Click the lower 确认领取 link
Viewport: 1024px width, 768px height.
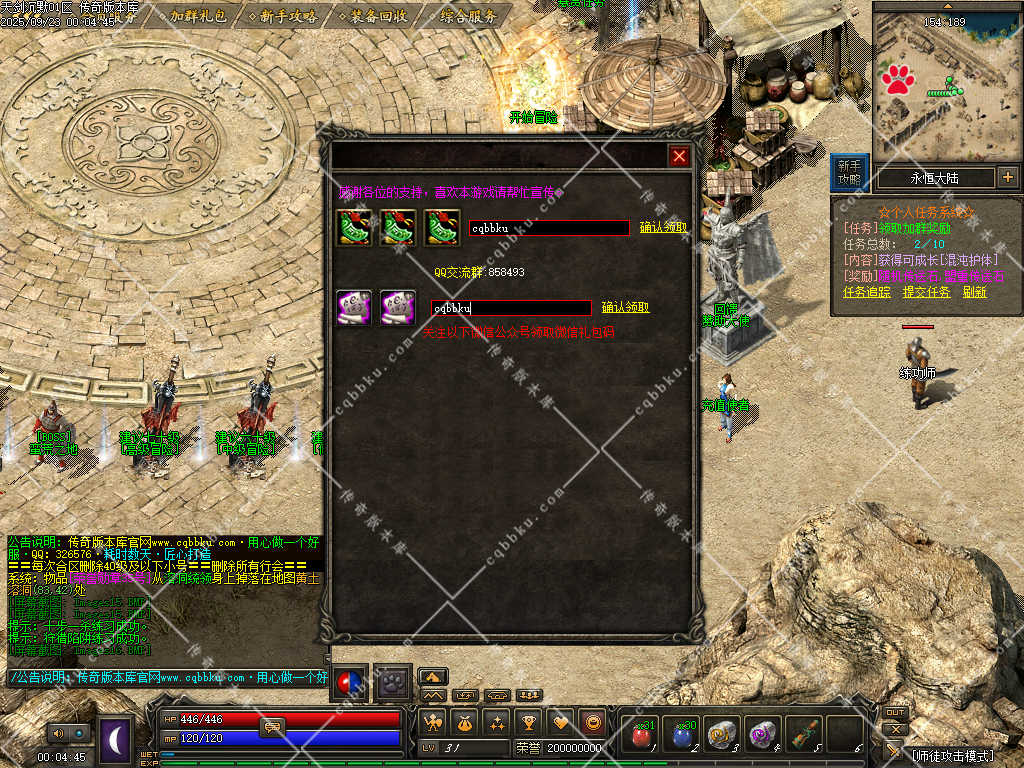(x=625, y=307)
